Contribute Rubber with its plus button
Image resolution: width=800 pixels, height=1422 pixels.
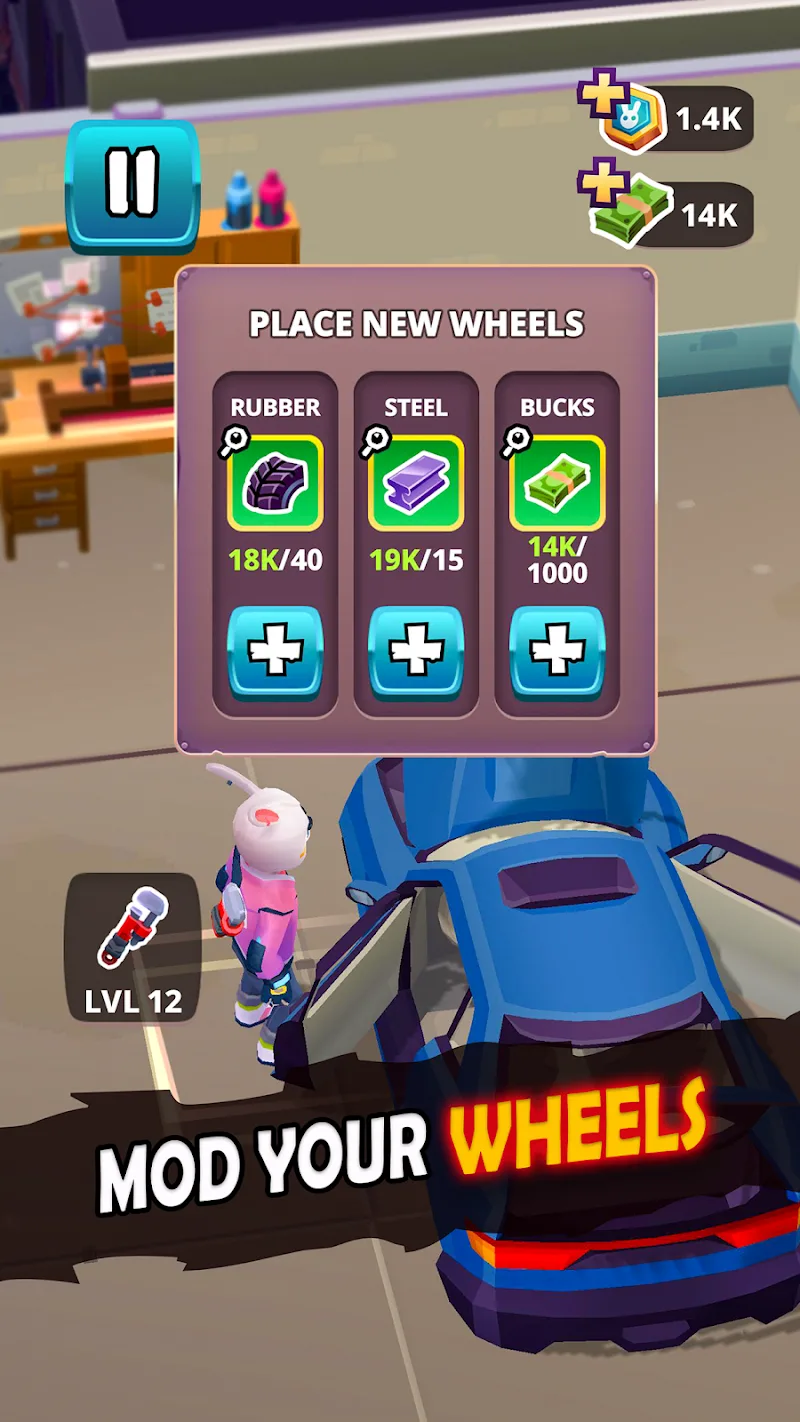[x=275, y=653]
